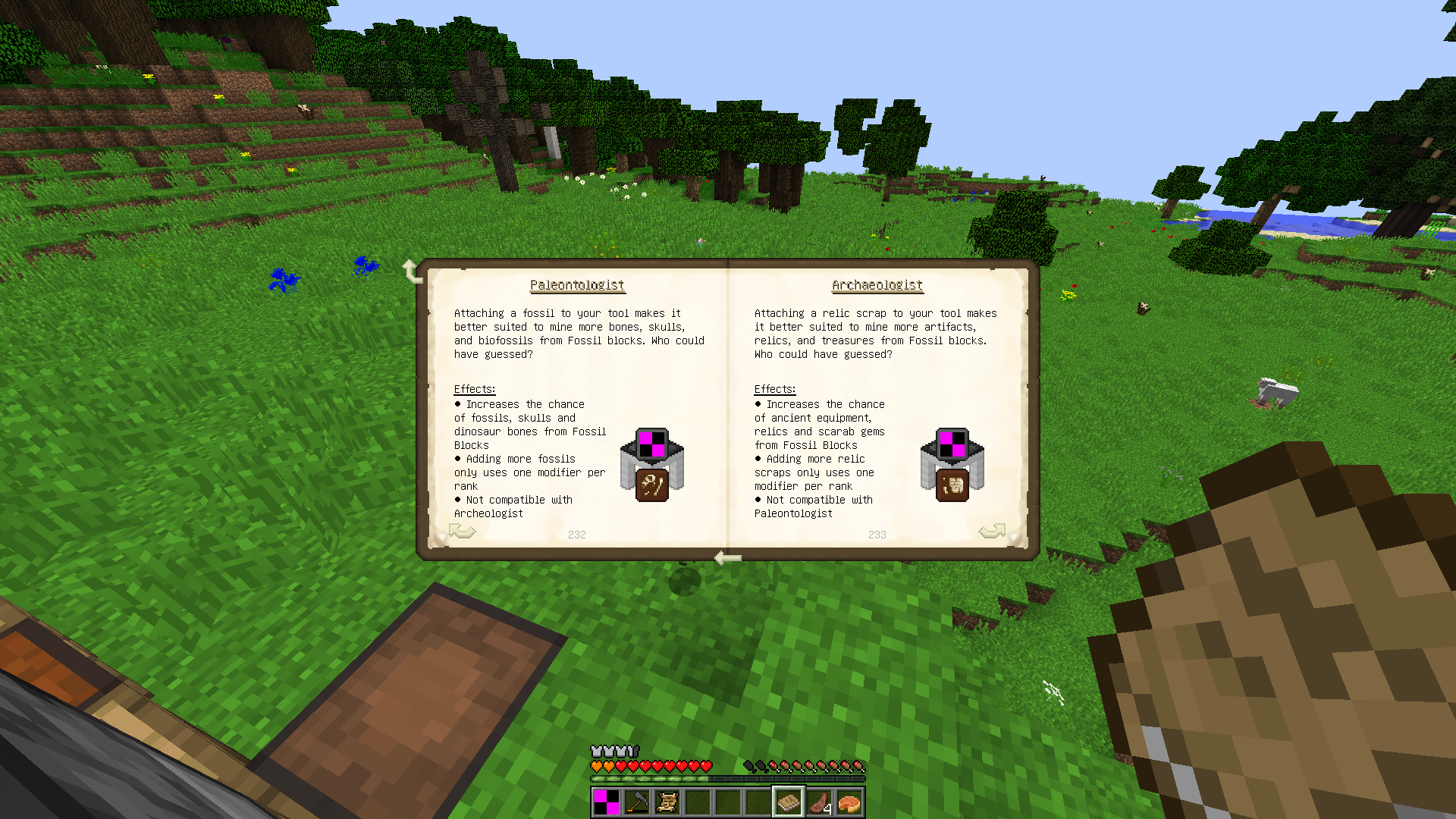Open the Archaeologist page title
The height and width of the screenshot is (819, 1456).
point(877,284)
